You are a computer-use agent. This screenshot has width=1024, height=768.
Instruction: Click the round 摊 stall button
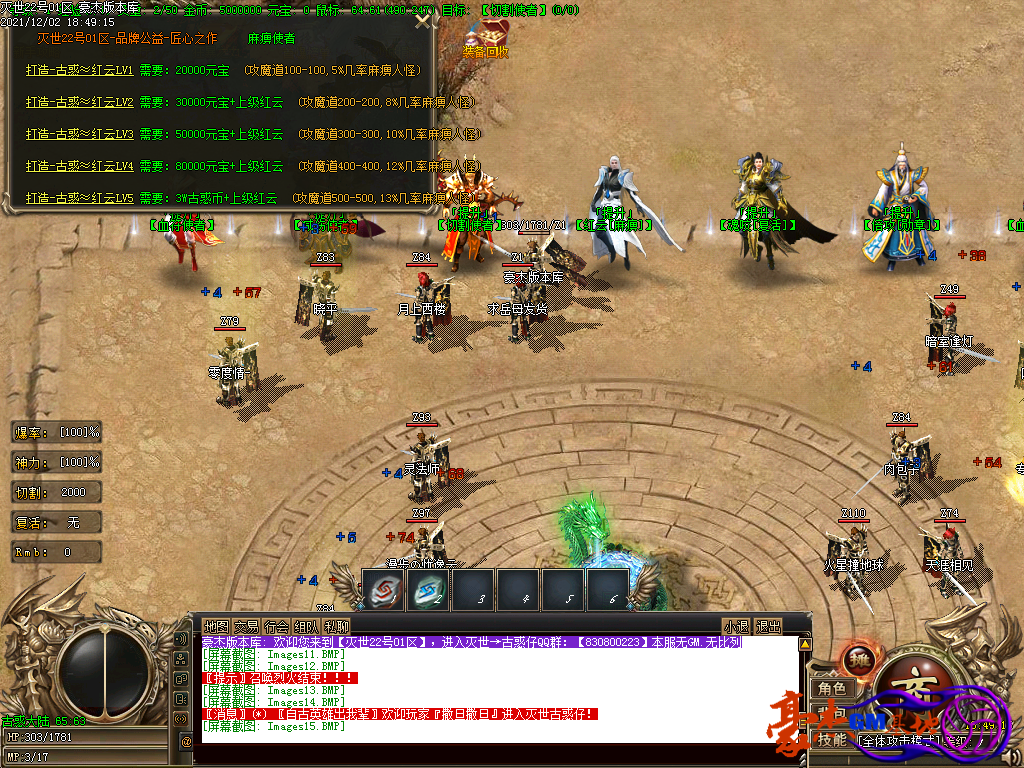859,660
